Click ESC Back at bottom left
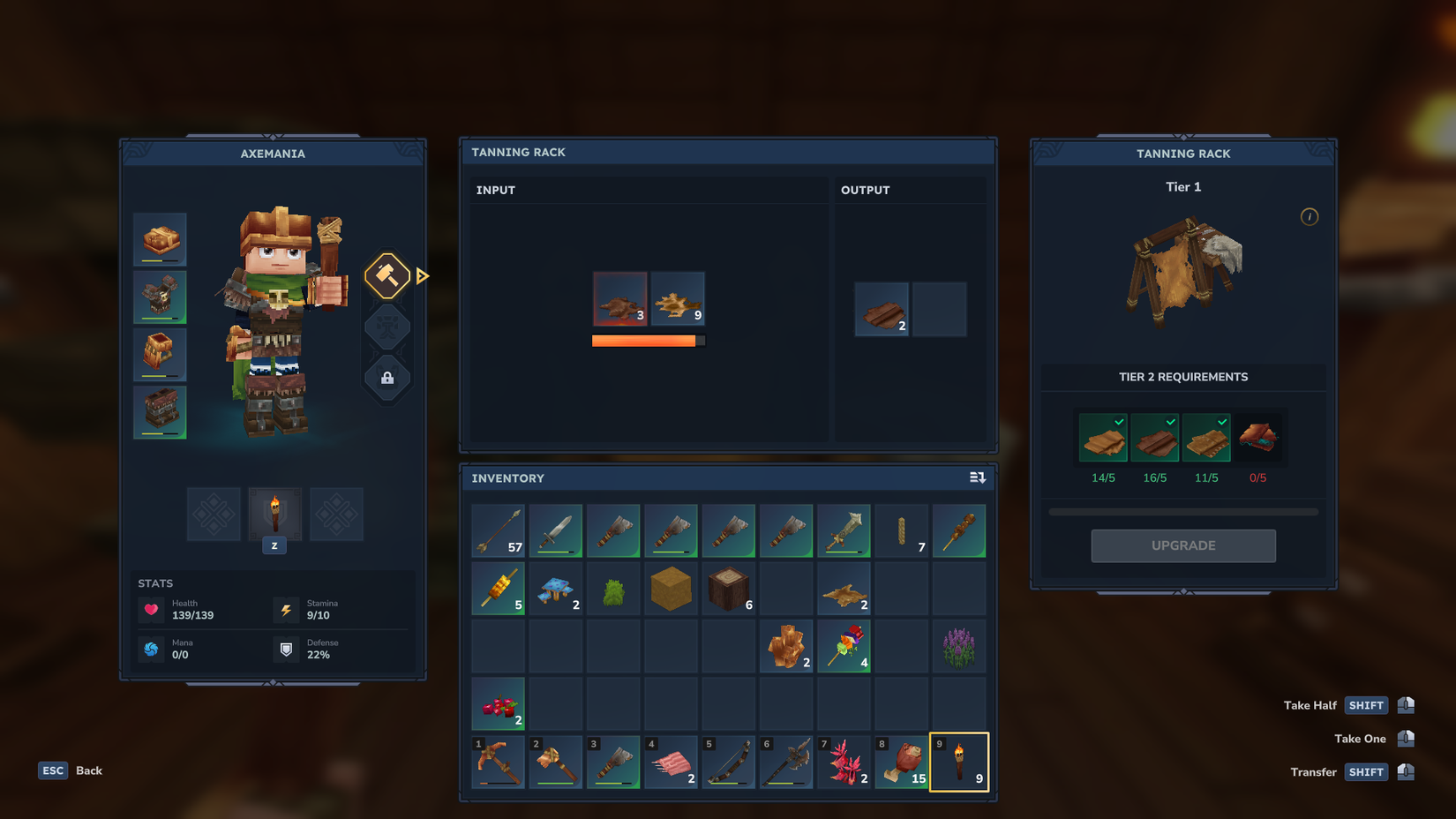Viewport: 1456px width, 819px height. point(69,770)
